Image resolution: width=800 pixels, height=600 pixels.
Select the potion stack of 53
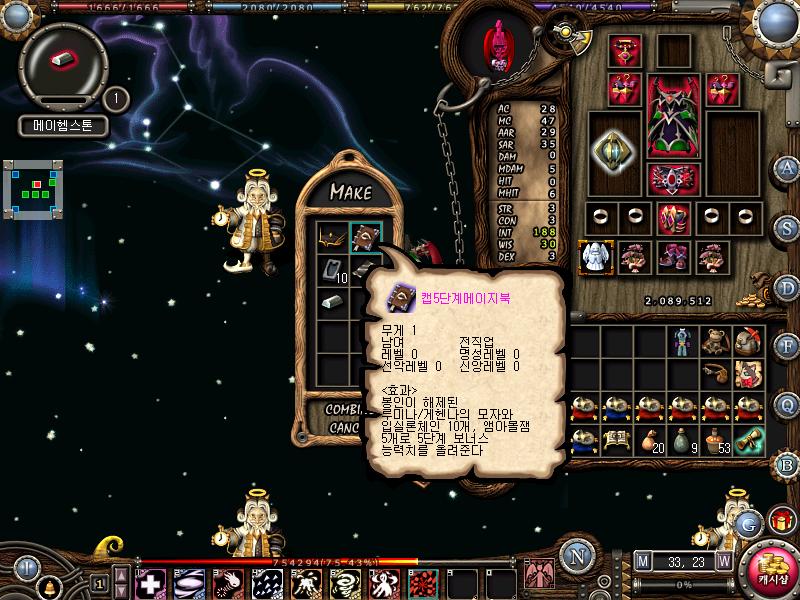tap(716, 440)
